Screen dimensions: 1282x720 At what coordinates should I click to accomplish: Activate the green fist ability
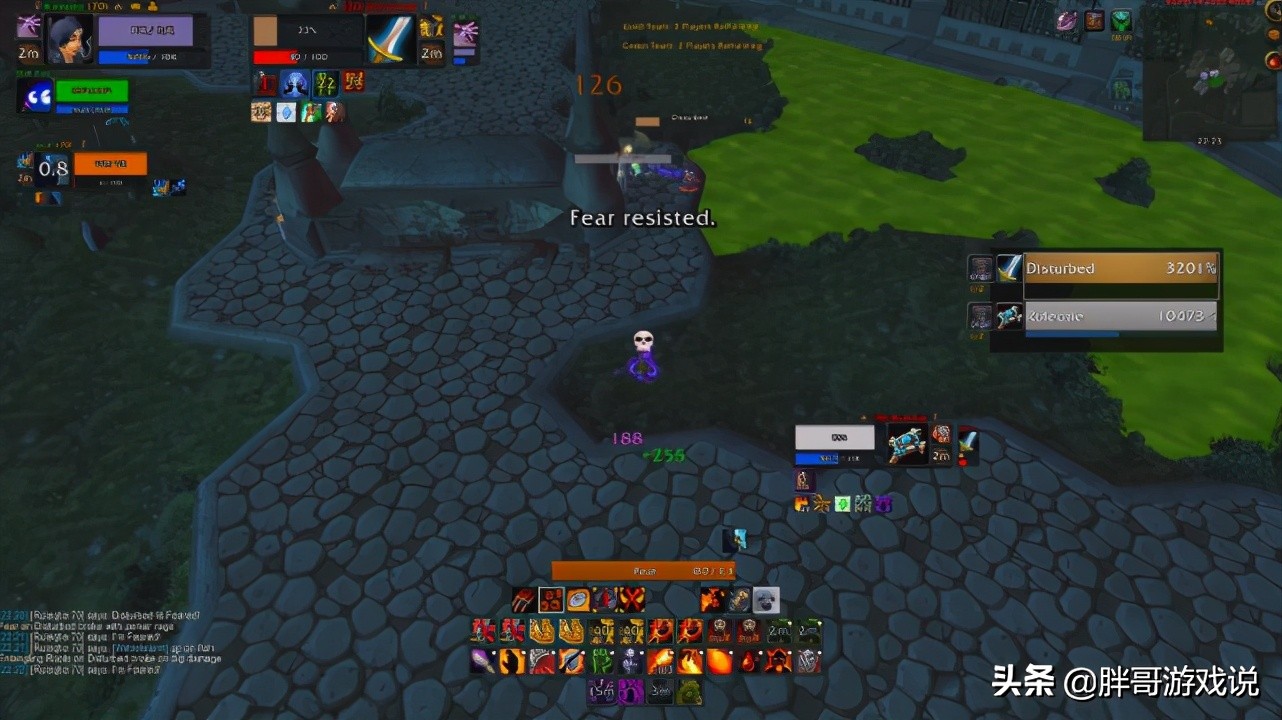[x=601, y=661]
